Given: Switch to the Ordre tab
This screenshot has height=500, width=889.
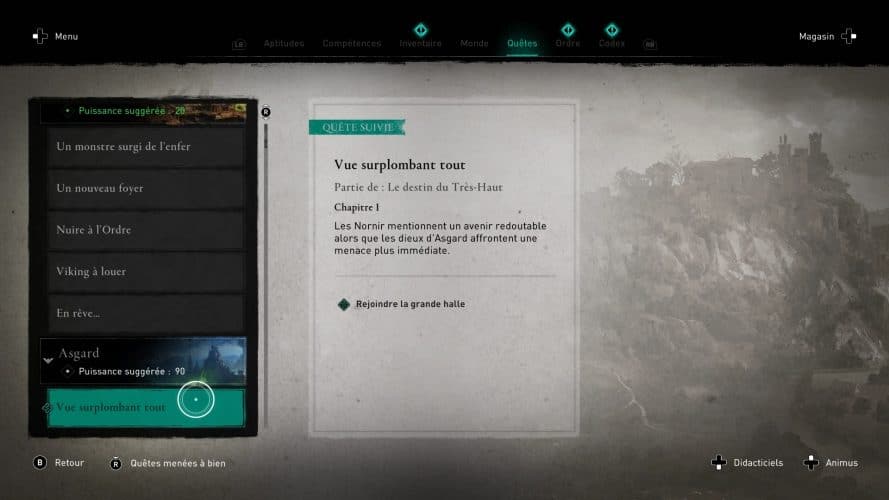Looking at the screenshot, I should (568, 43).
